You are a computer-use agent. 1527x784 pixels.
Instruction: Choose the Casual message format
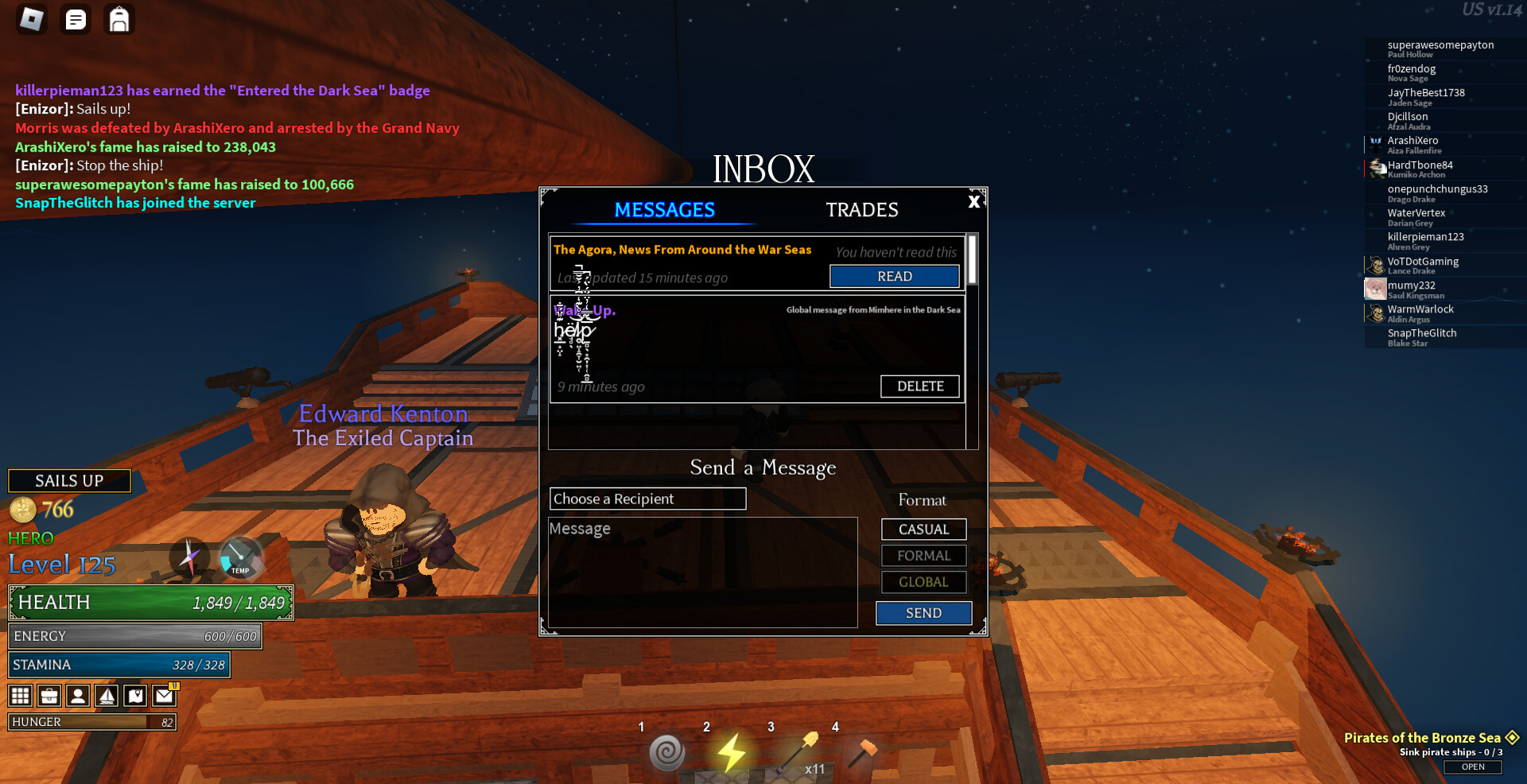point(923,530)
